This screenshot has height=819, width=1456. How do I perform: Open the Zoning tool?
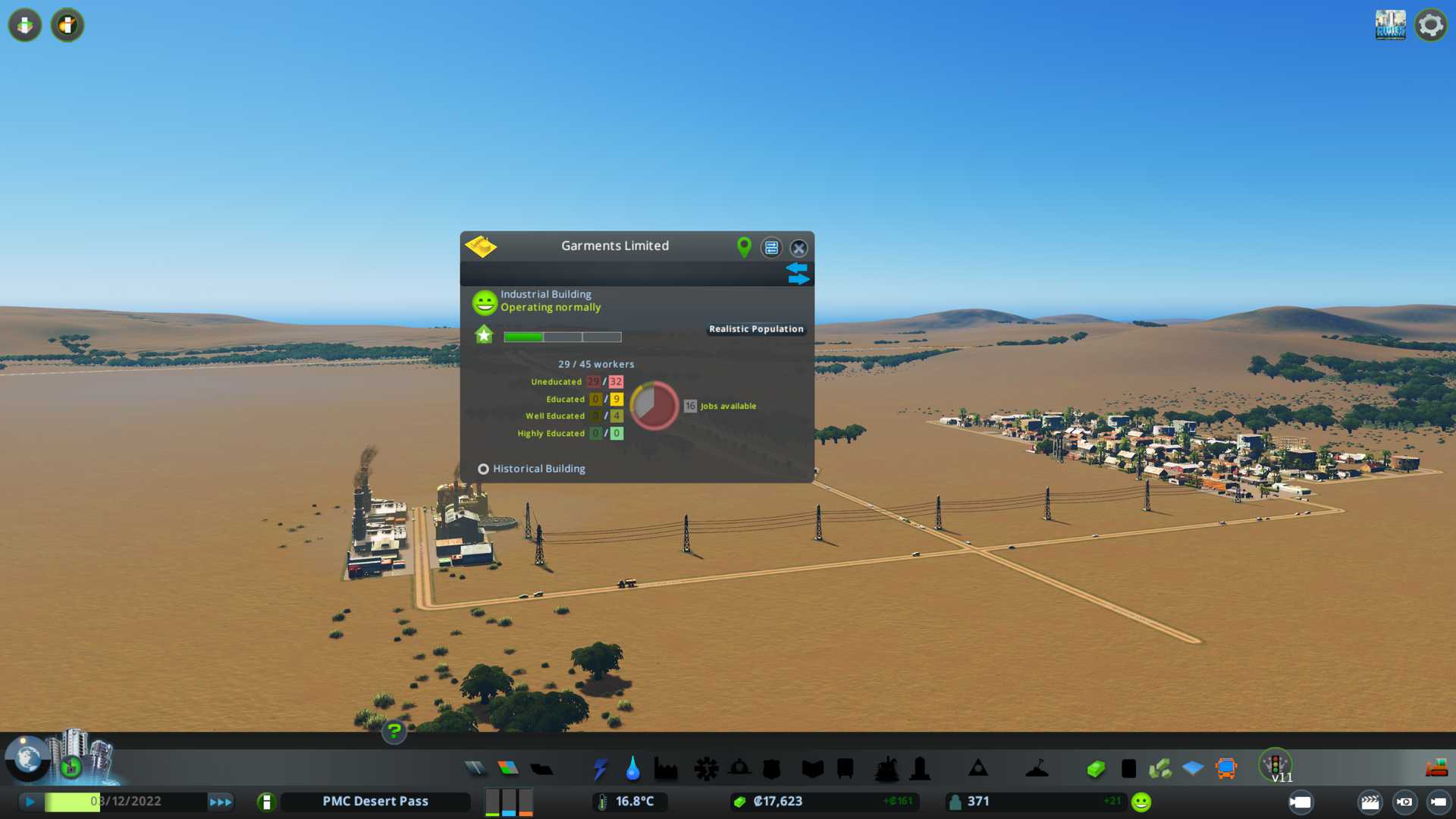(508, 769)
